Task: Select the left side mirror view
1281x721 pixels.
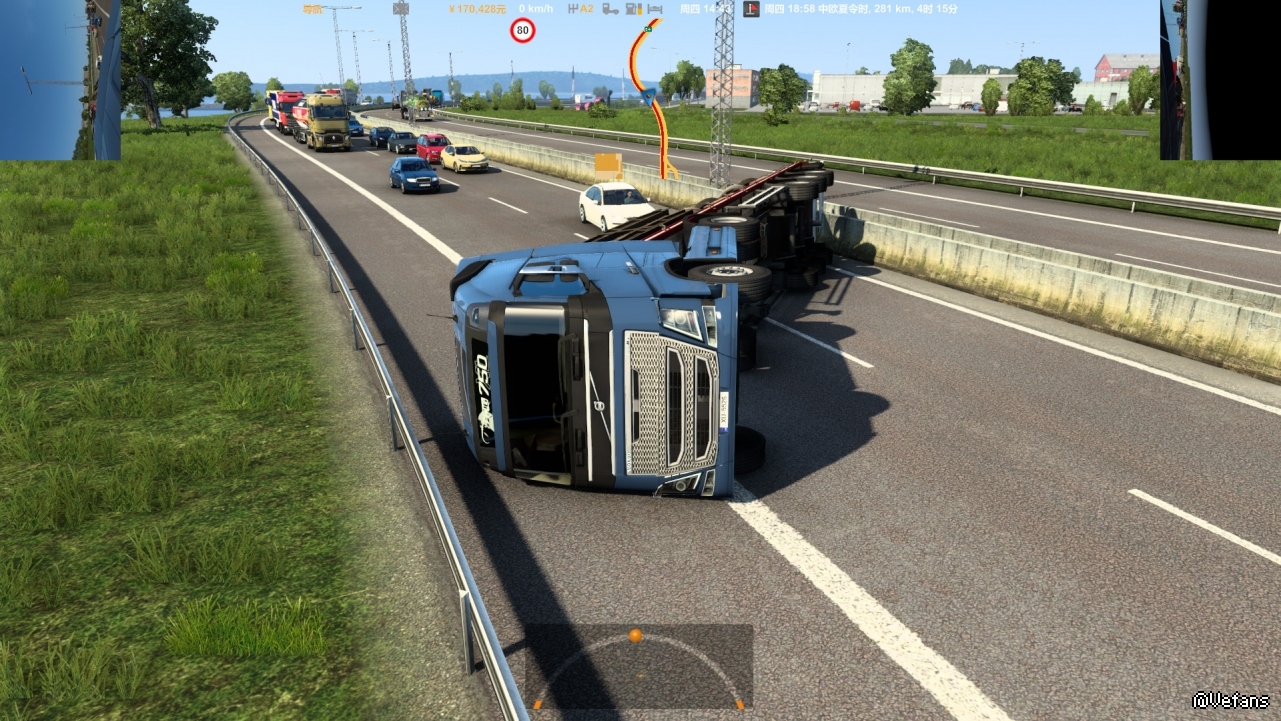Action: [x=60, y=80]
